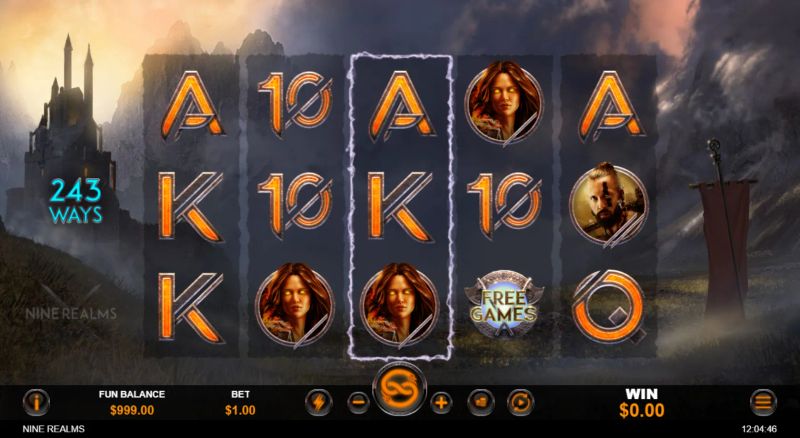Start autoplay with the circular play icon
The image size is (800, 438).
click(x=520, y=402)
